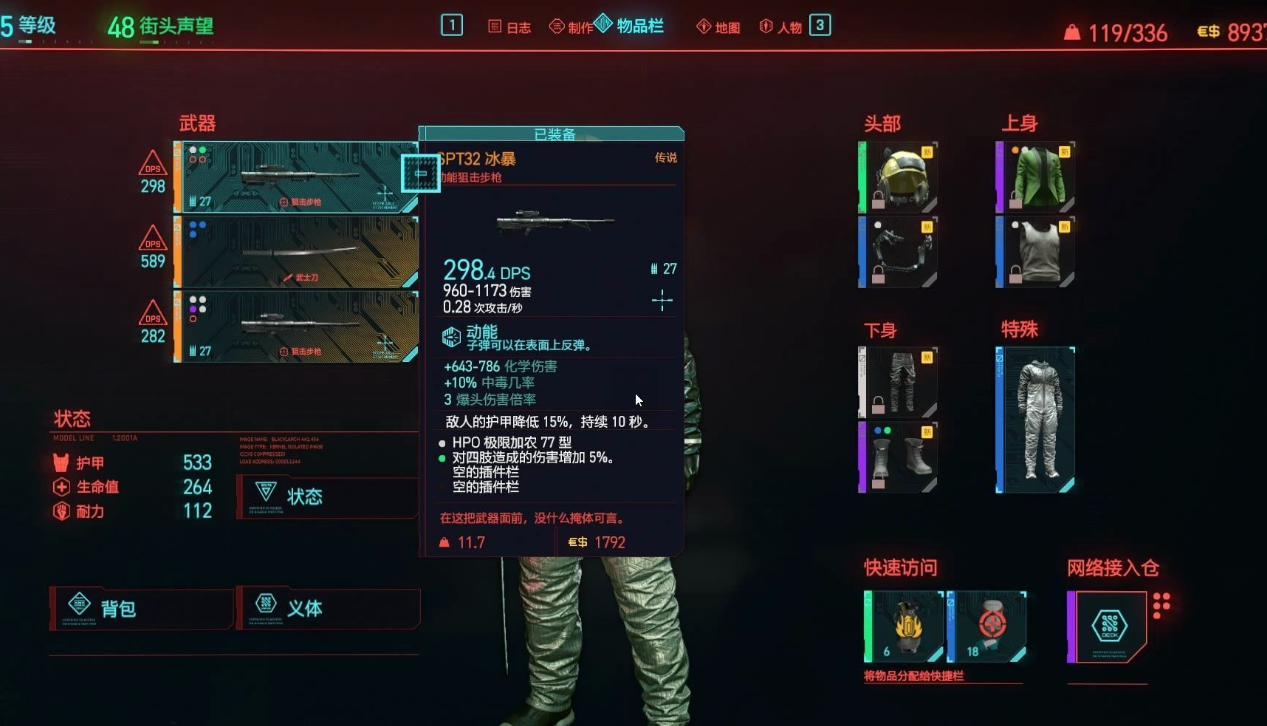Image resolution: width=1267 pixels, height=726 pixels.
Task: Choose the katana weapon slot
Action: pos(297,252)
